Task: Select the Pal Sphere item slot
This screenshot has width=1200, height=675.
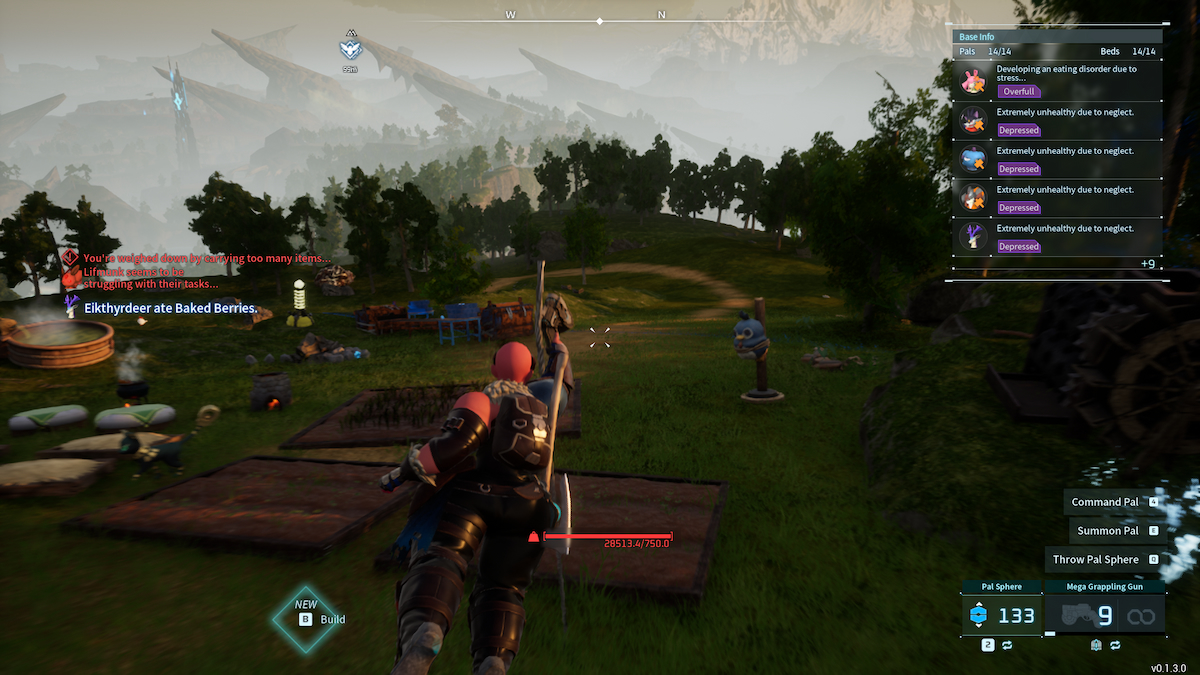Action: pos(1001,615)
